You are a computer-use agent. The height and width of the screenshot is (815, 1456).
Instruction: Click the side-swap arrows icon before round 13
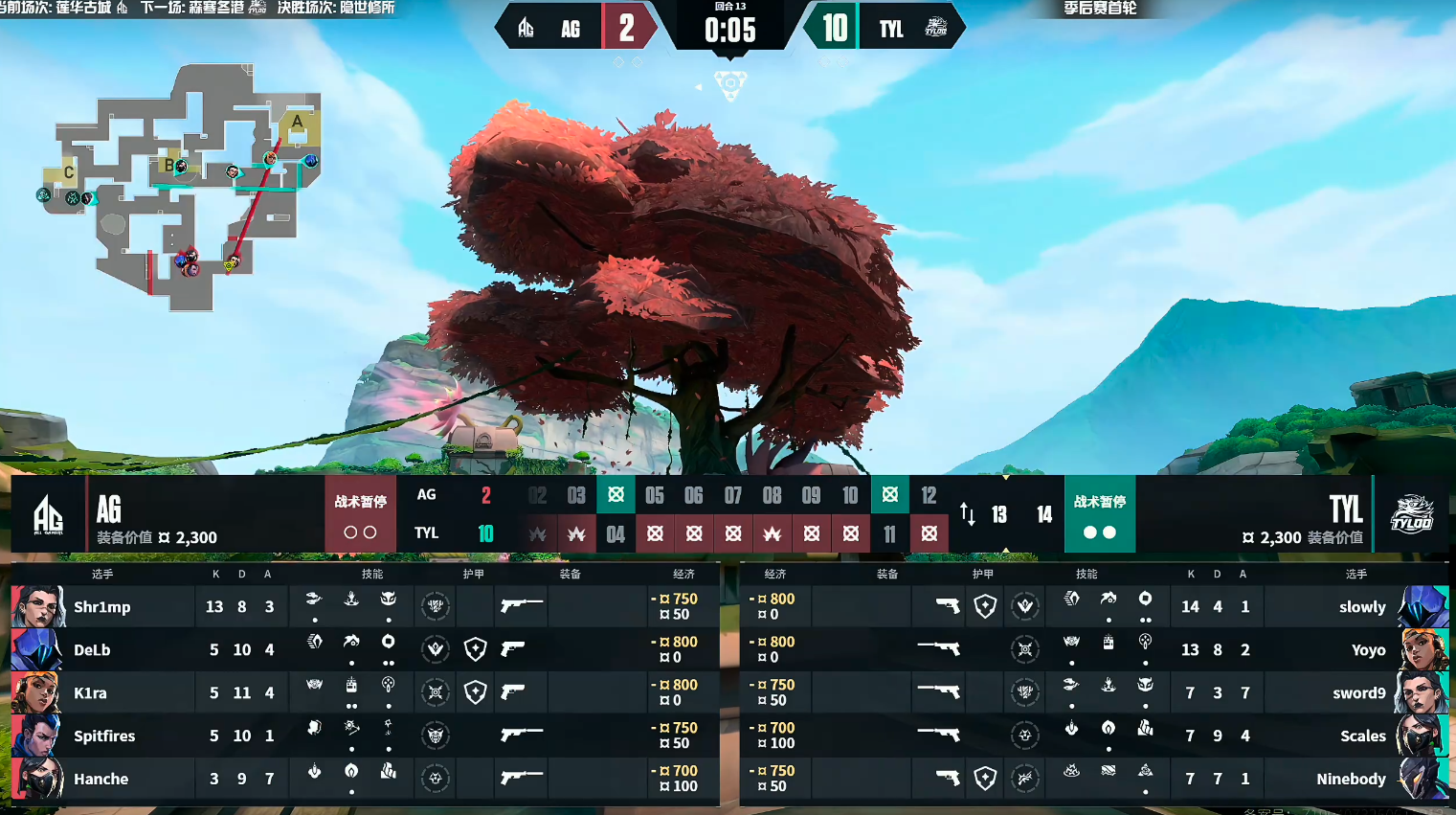tap(968, 514)
